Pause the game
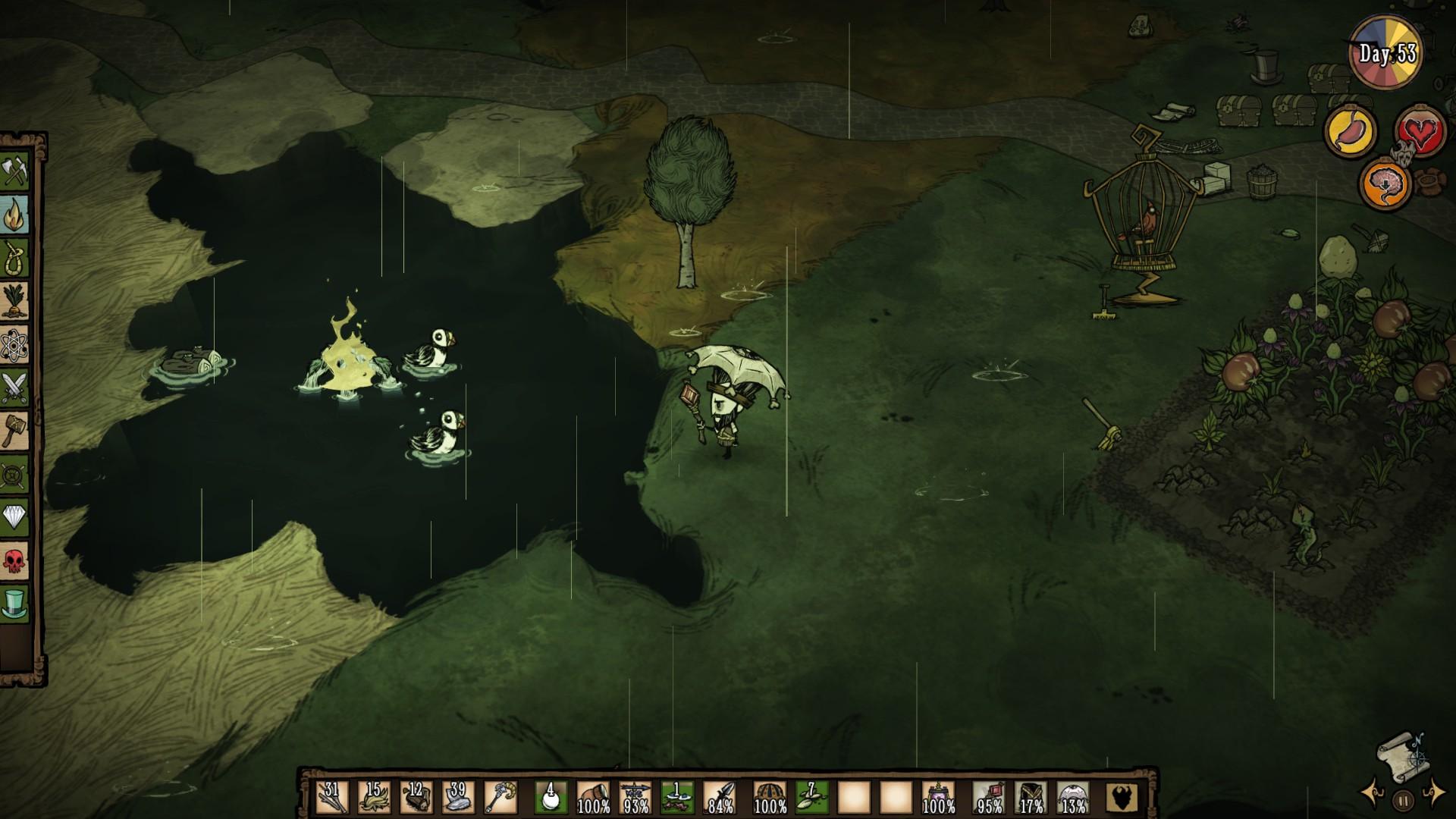Screen dimensions: 1456x819 pos(1403,799)
